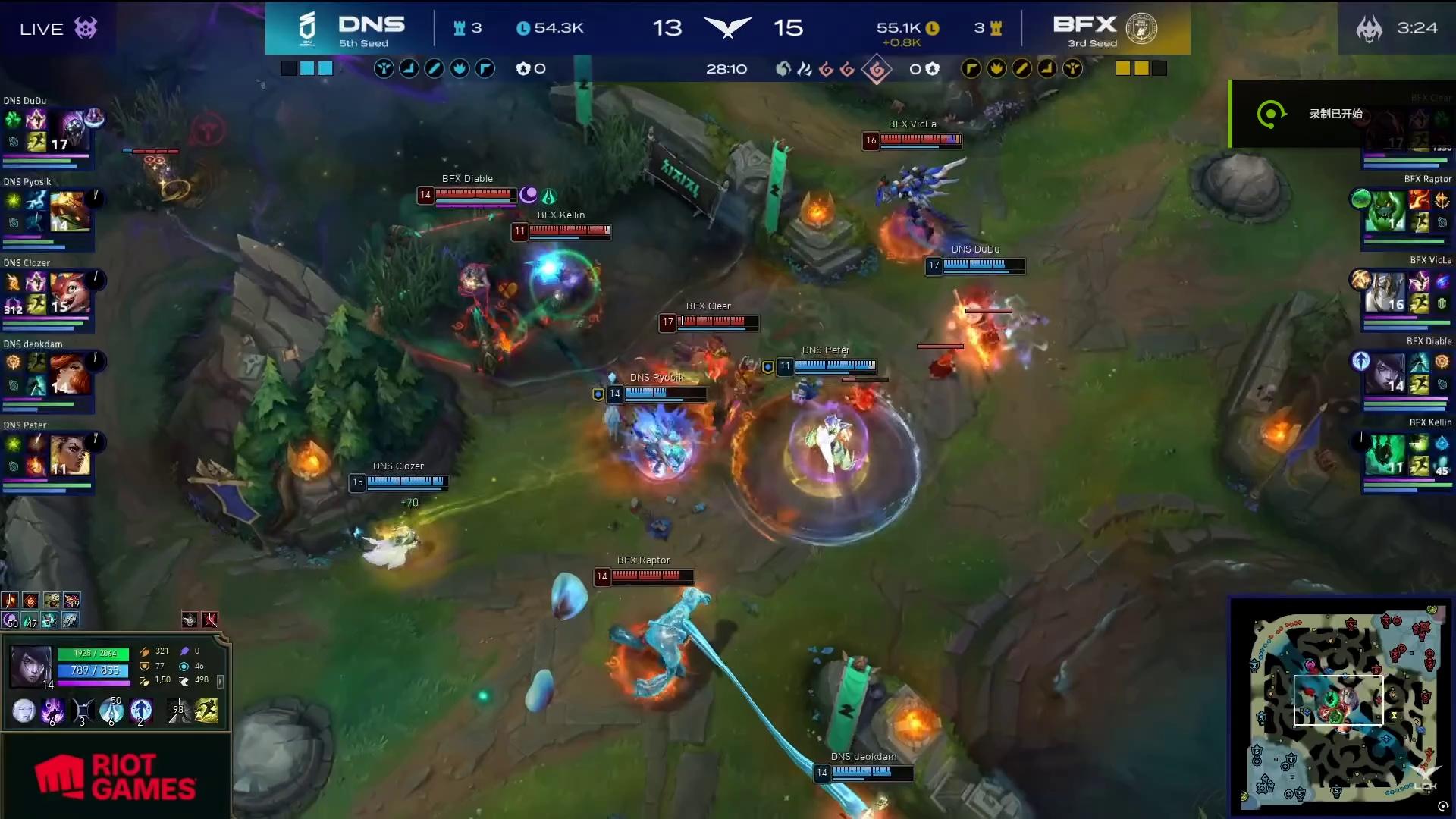Viewport: 1456px width, 819px height.
Task: Expand the champion stats panel arrow
Action: (x=220, y=681)
